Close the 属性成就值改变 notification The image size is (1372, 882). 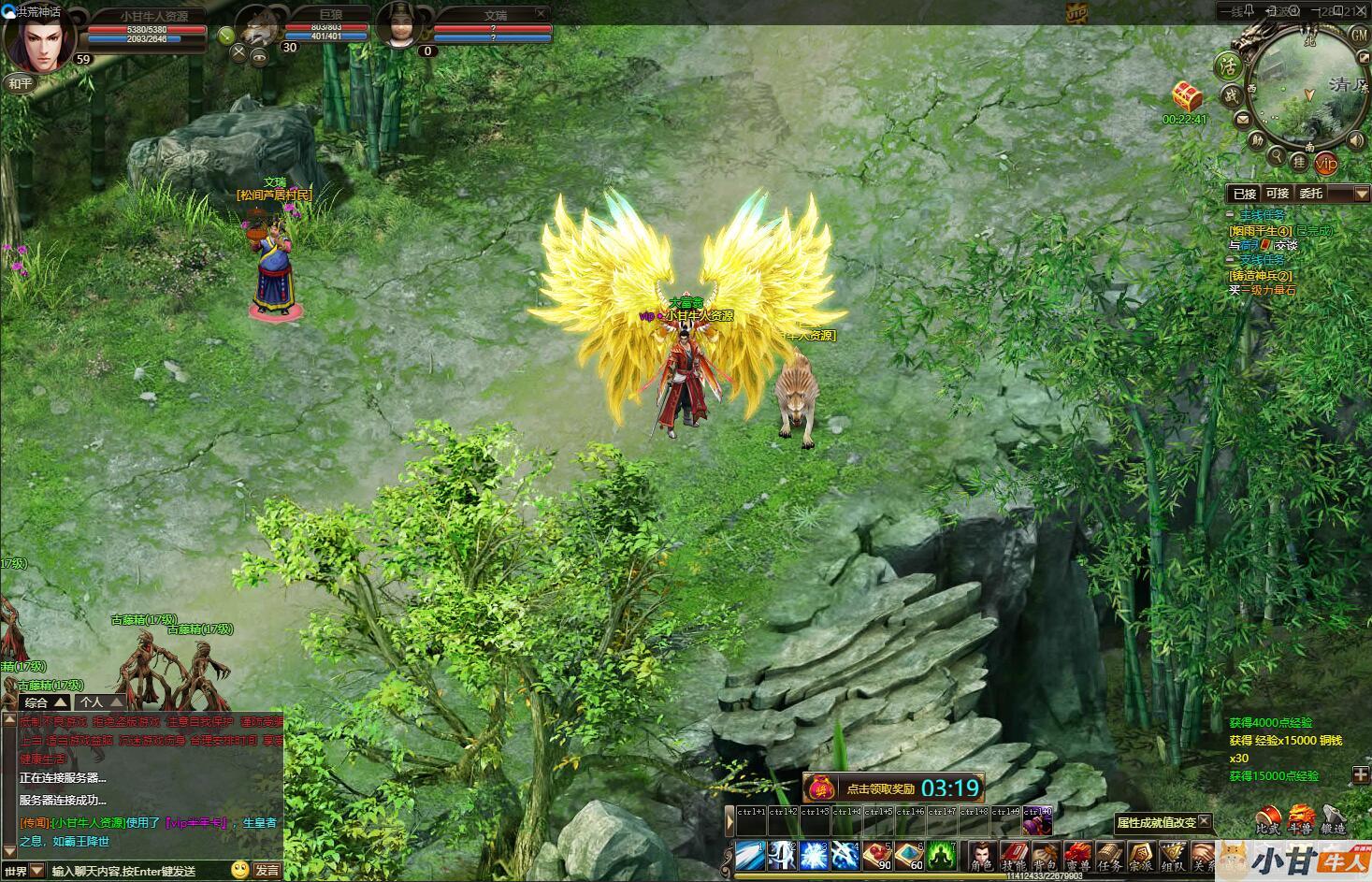(x=1205, y=821)
